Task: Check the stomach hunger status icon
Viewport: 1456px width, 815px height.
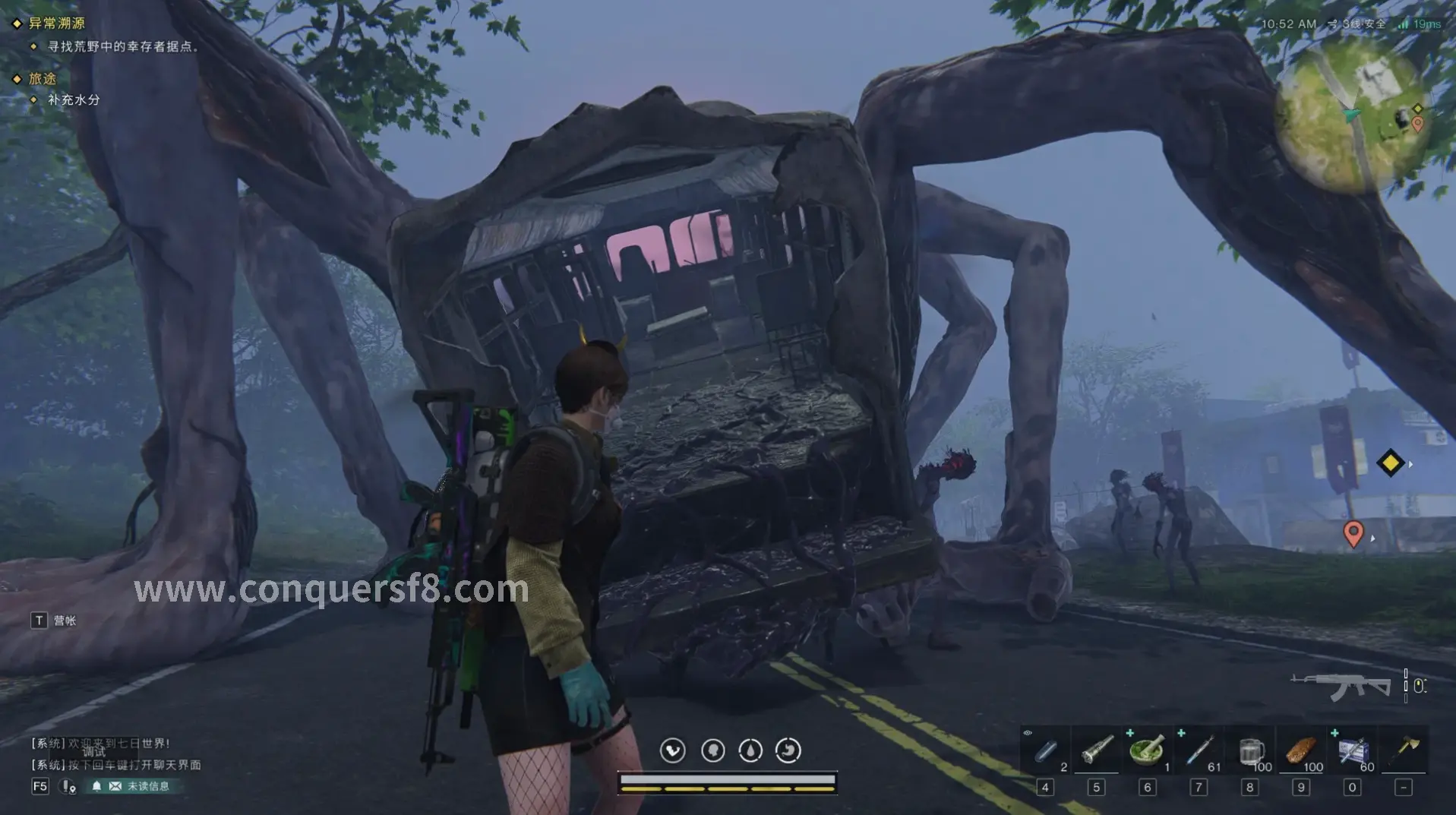Action: [788, 751]
